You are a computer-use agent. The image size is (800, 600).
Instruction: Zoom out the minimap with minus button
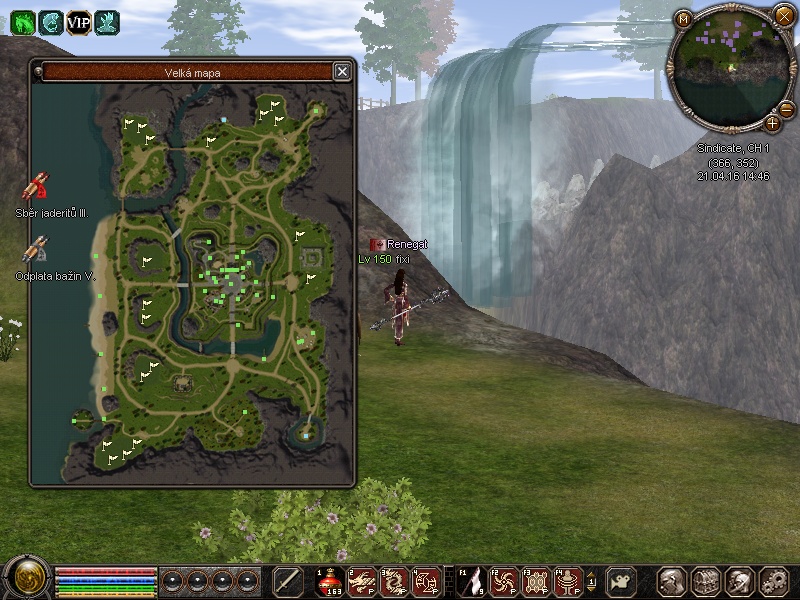(786, 109)
